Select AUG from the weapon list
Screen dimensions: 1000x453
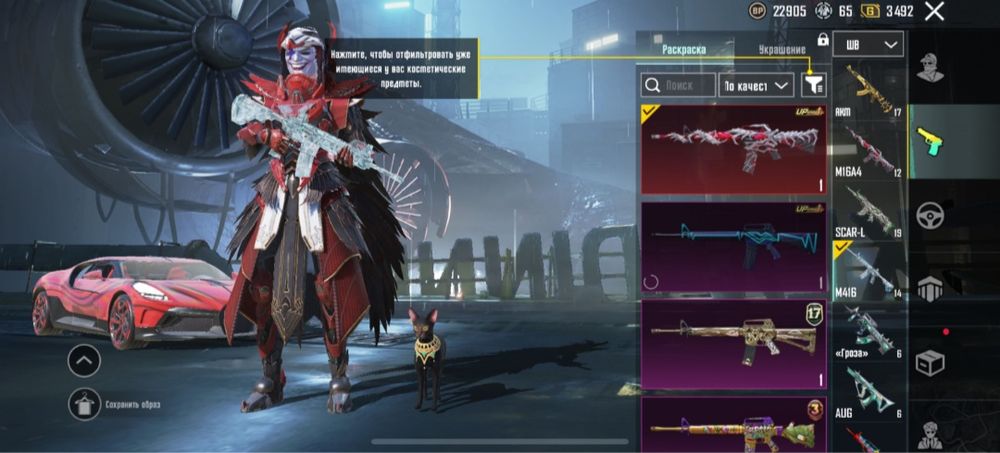click(x=868, y=393)
